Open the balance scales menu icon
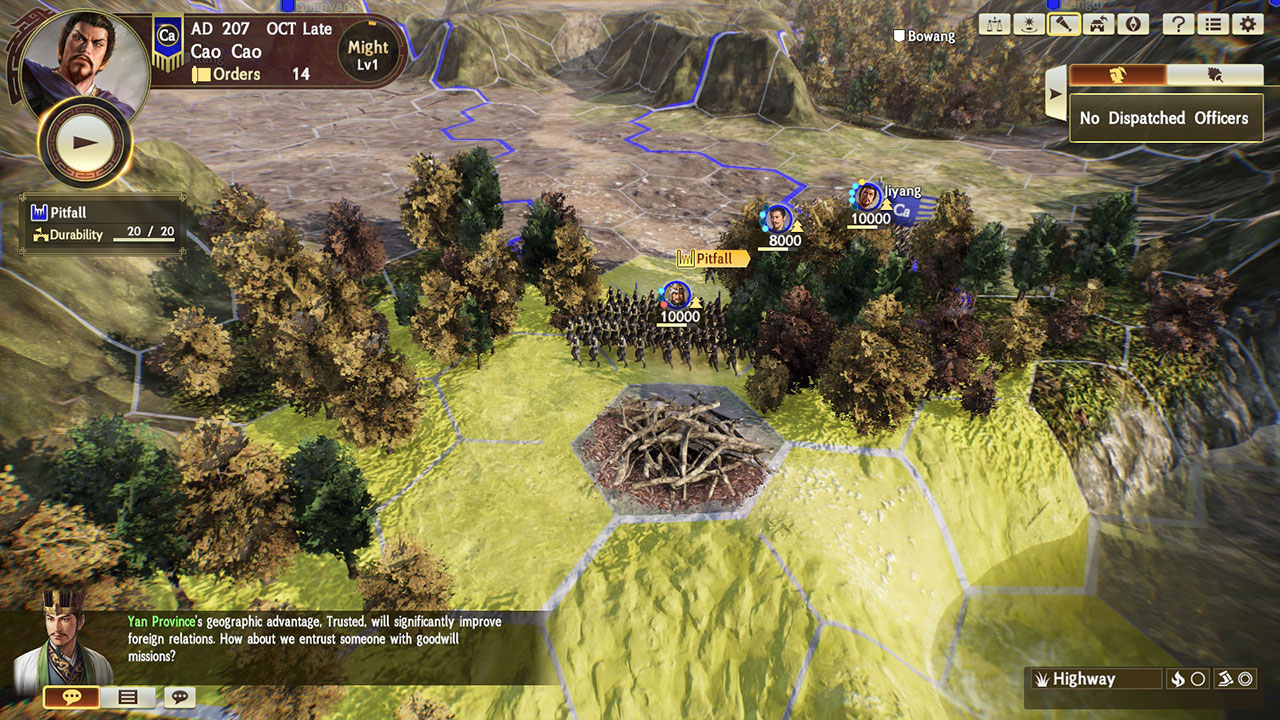 (x=995, y=25)
